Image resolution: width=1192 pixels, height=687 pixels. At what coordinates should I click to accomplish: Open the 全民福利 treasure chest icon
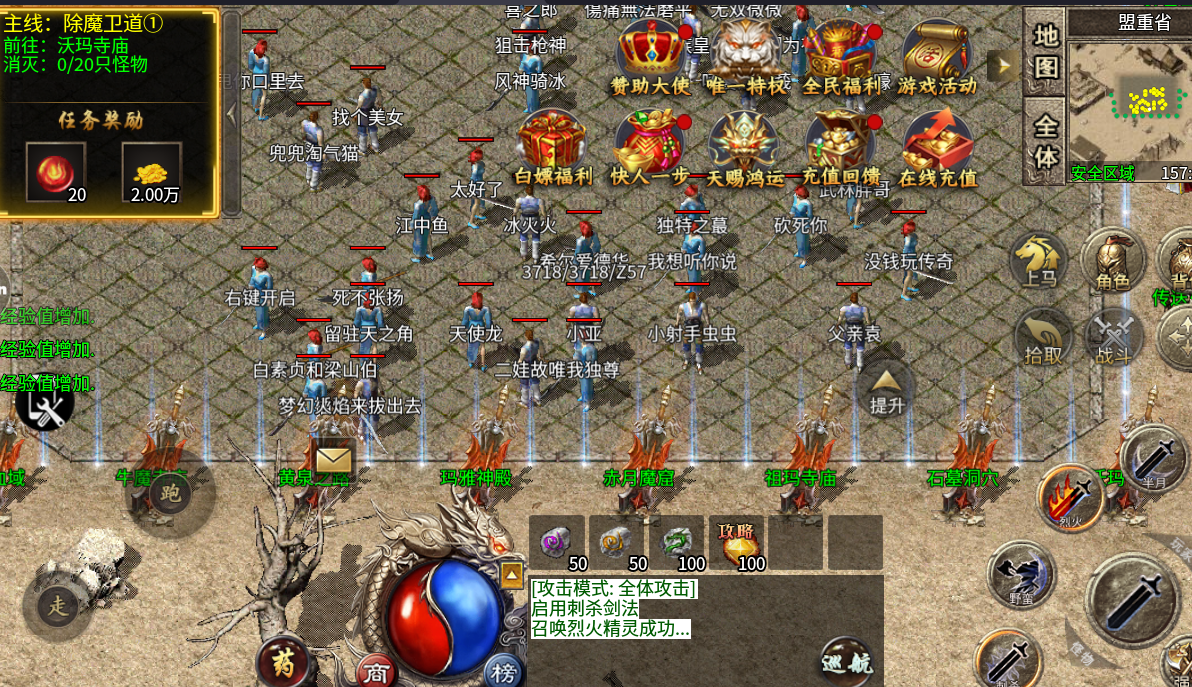(841, 55)
